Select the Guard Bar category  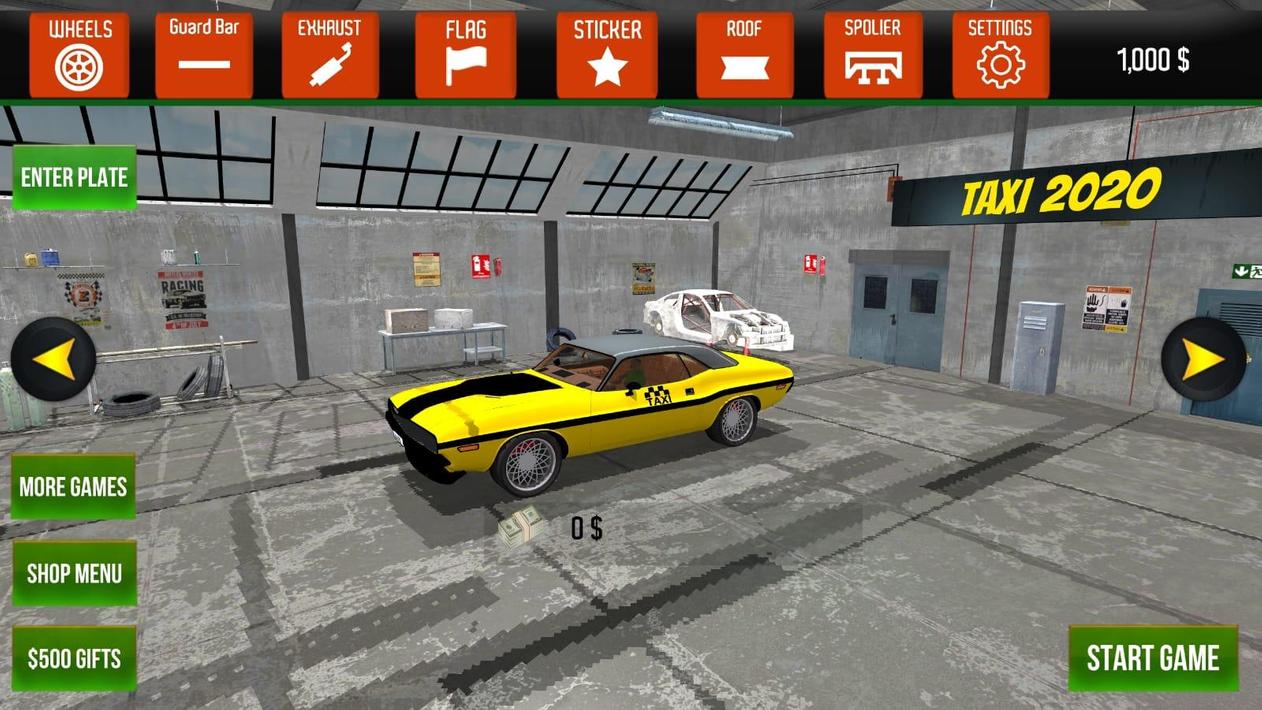[204, 55]
